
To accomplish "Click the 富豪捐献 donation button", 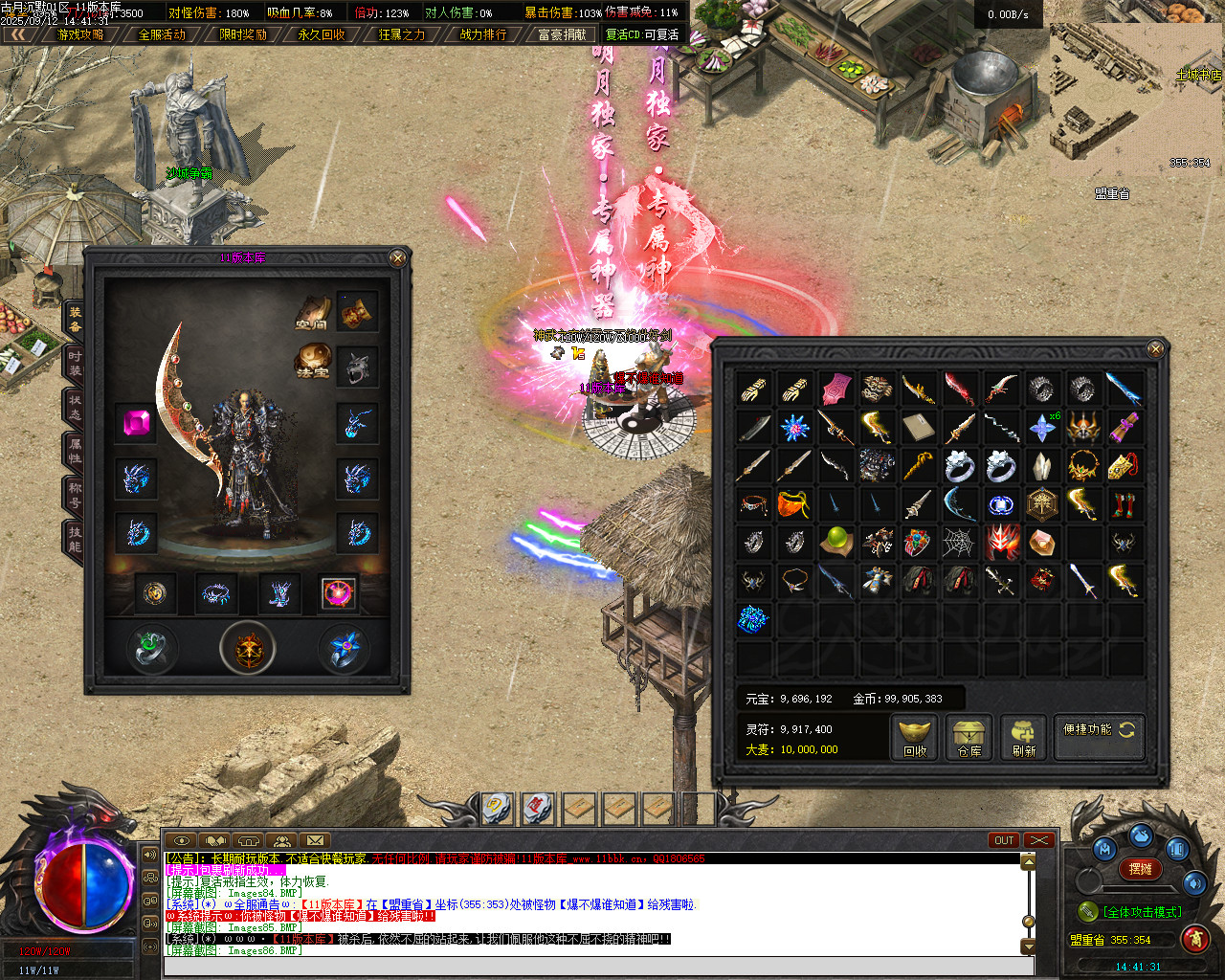I will [562, 34].
